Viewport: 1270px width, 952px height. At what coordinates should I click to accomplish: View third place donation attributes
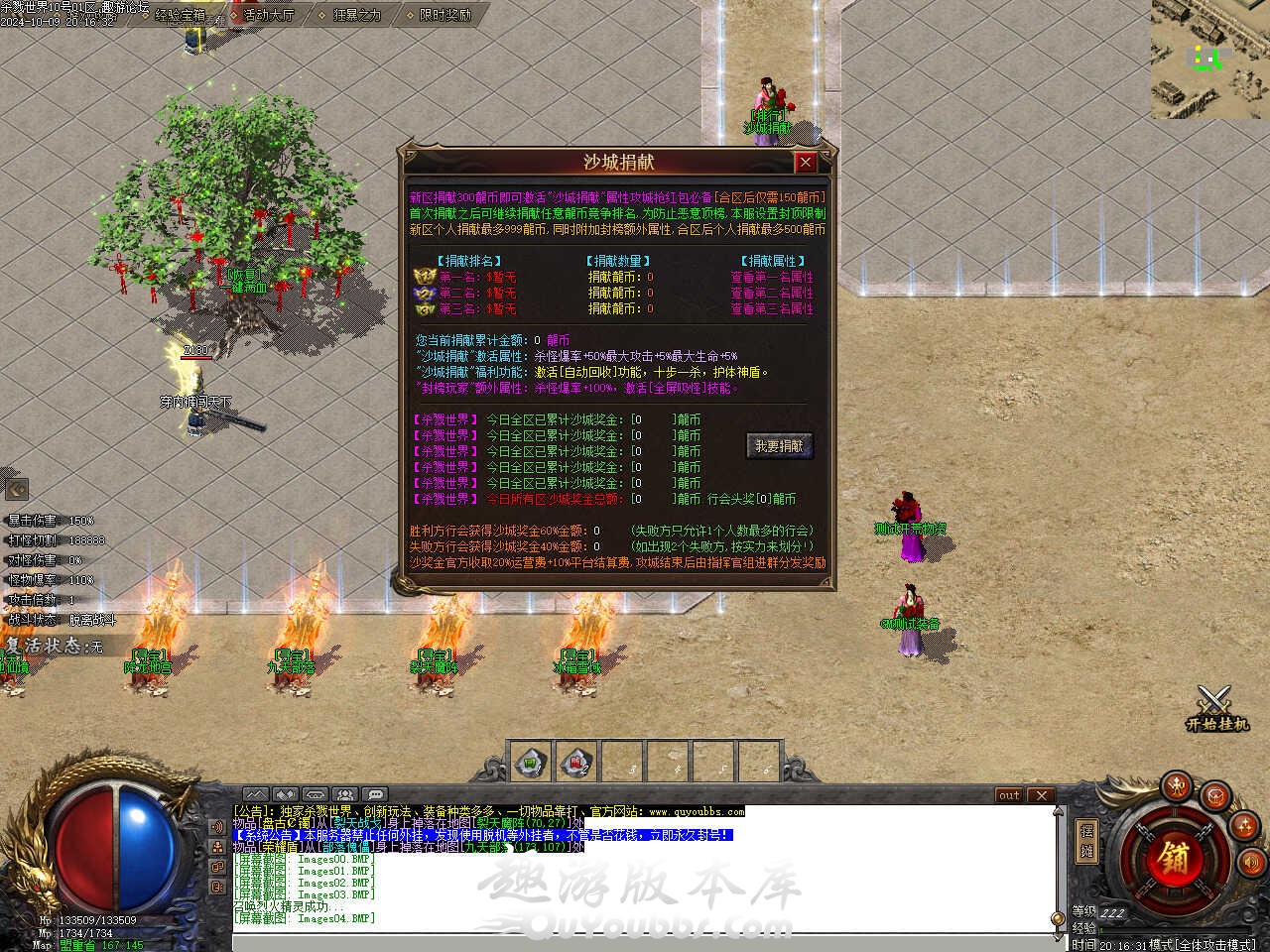[x=771, y=309]
